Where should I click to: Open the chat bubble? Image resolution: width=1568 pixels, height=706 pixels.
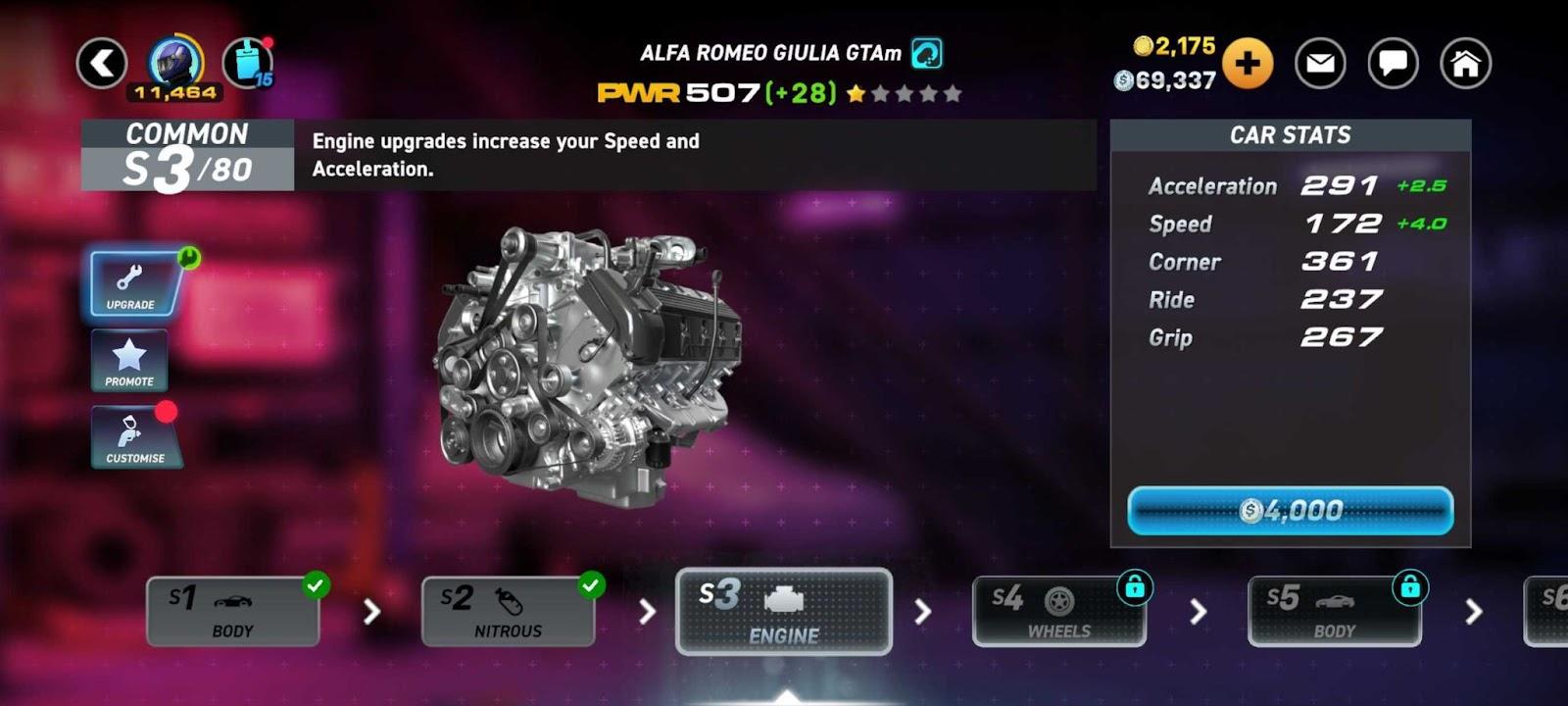pyautogui.click(x=1393, y=64)
